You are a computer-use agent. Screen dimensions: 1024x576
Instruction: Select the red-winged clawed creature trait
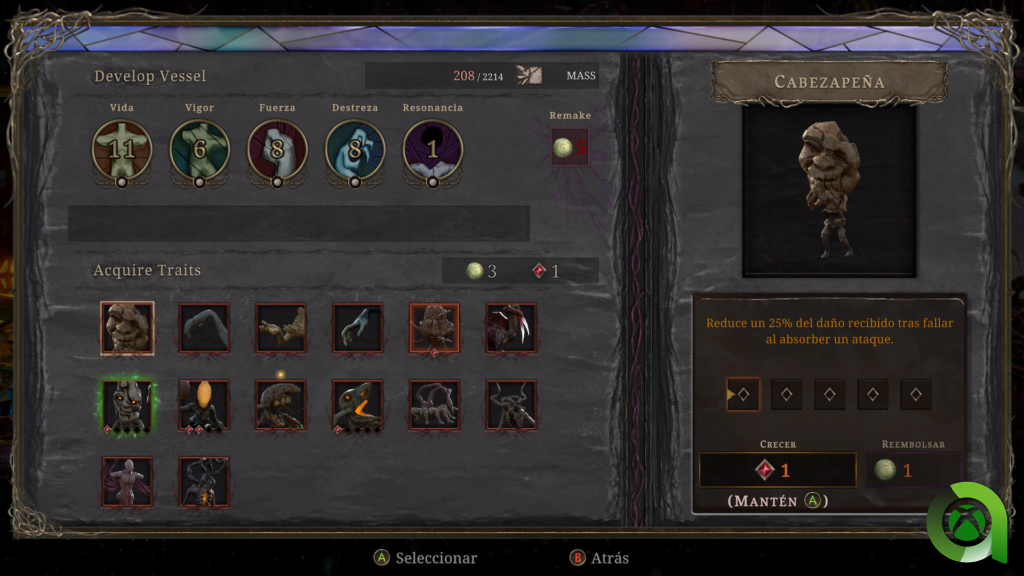511,328
